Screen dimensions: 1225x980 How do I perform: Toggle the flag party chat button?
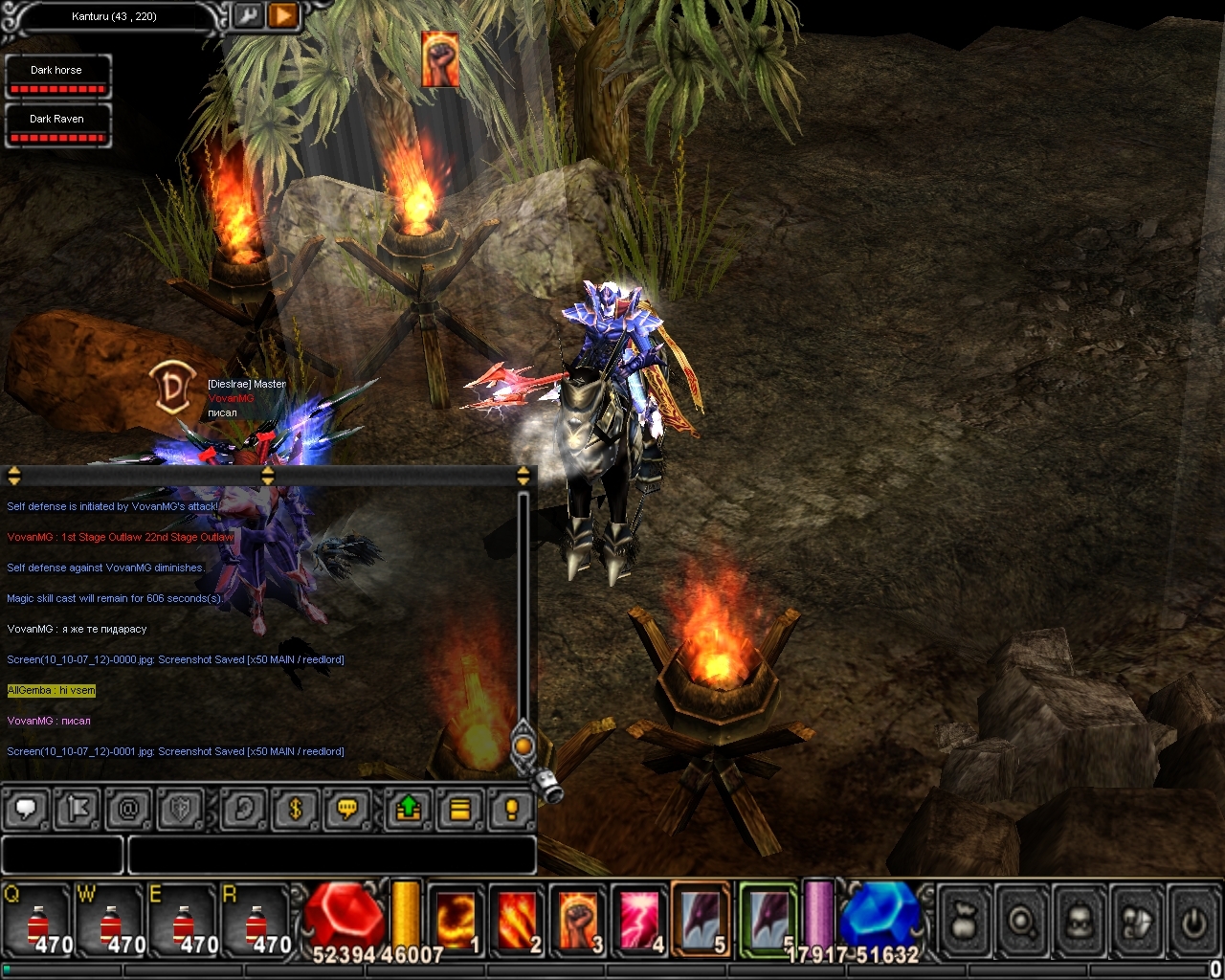(78, 810)
